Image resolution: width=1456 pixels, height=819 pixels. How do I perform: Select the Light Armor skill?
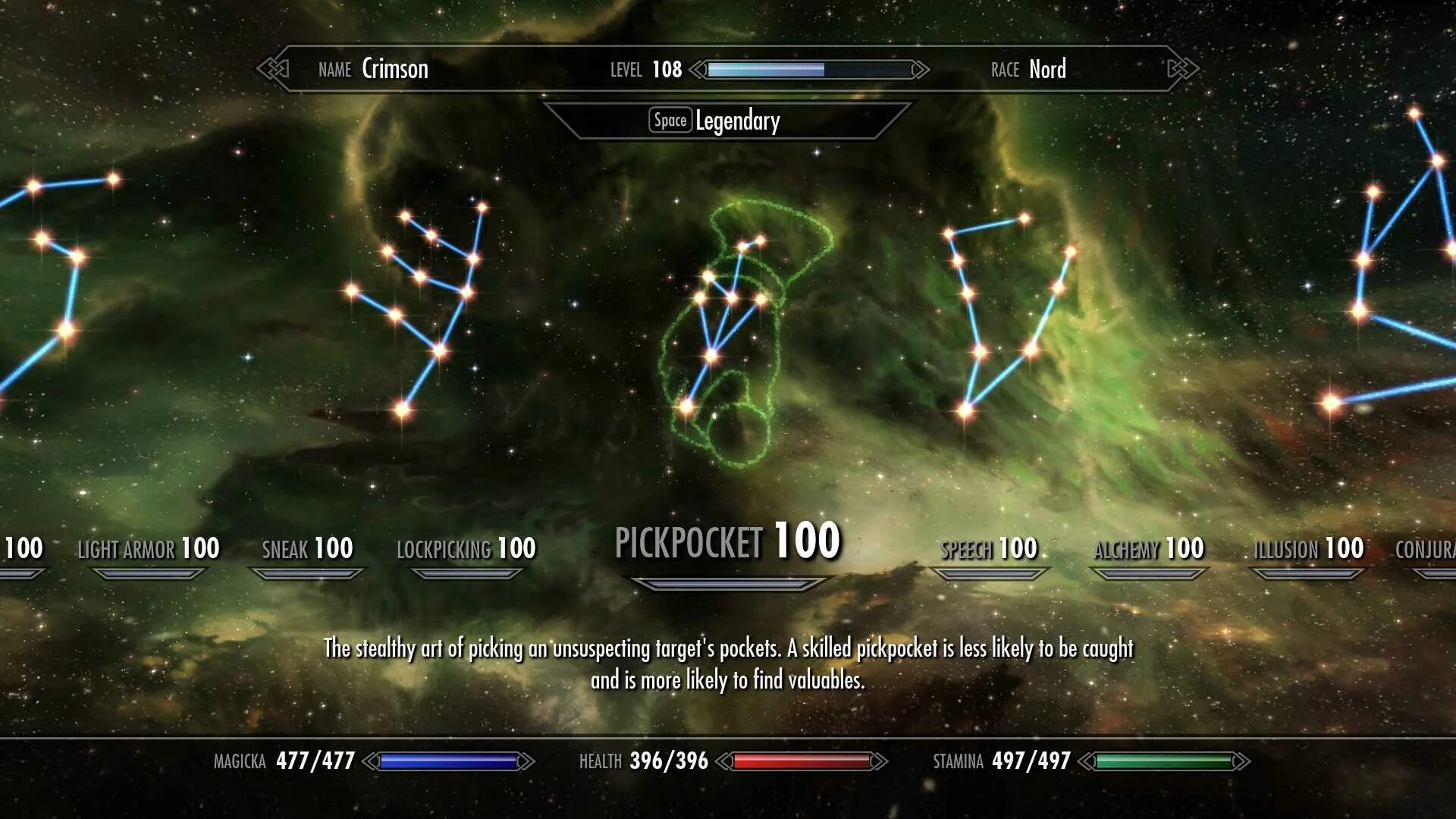[149, 549]
